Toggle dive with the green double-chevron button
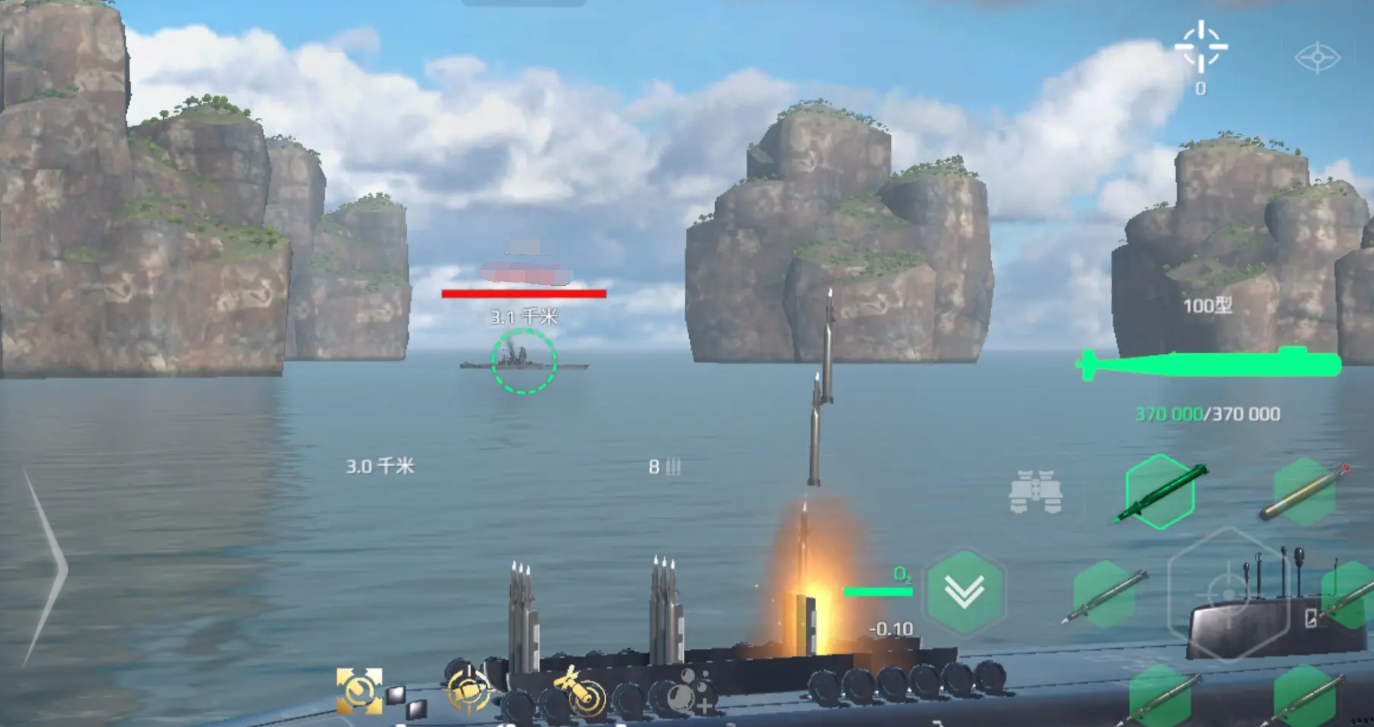 tap(965, 592)
